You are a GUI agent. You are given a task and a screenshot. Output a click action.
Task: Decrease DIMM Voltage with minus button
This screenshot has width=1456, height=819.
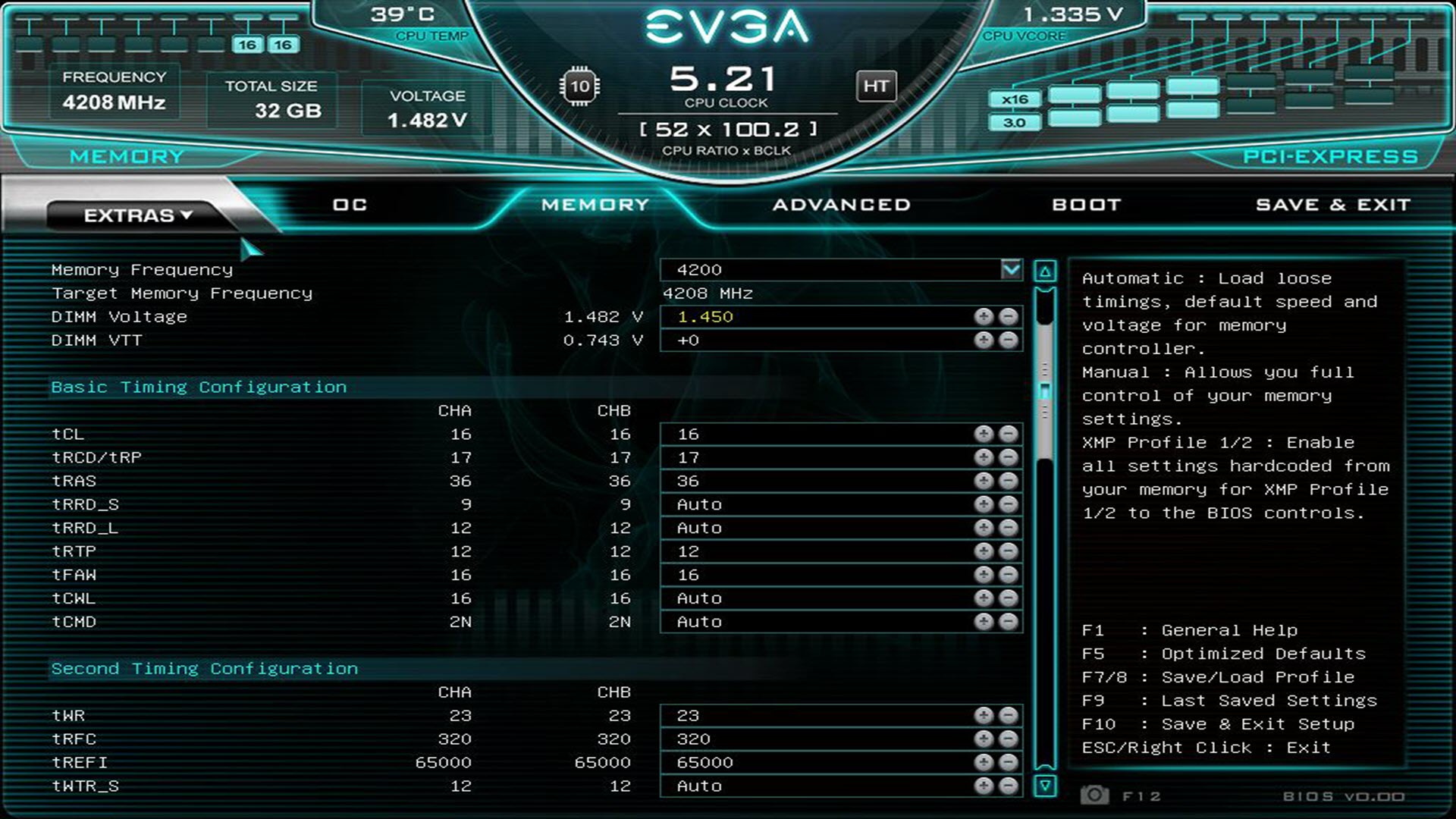pos(1008,317)
